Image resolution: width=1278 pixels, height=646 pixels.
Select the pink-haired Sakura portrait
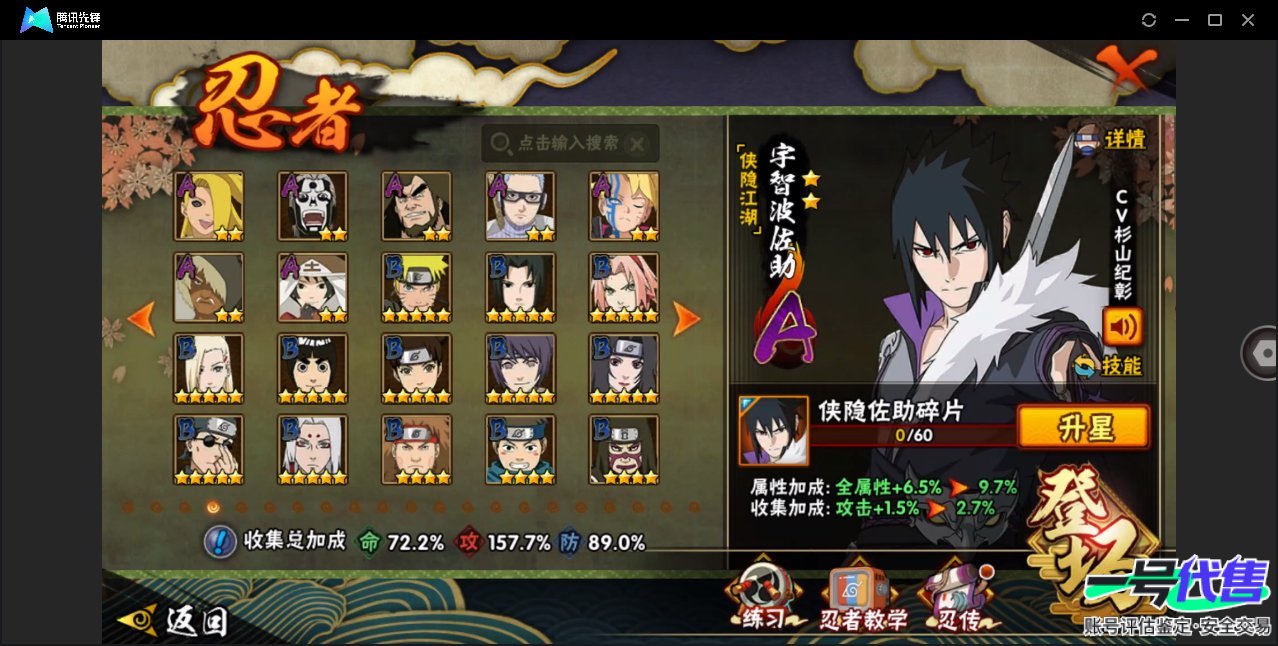point(624,287)
